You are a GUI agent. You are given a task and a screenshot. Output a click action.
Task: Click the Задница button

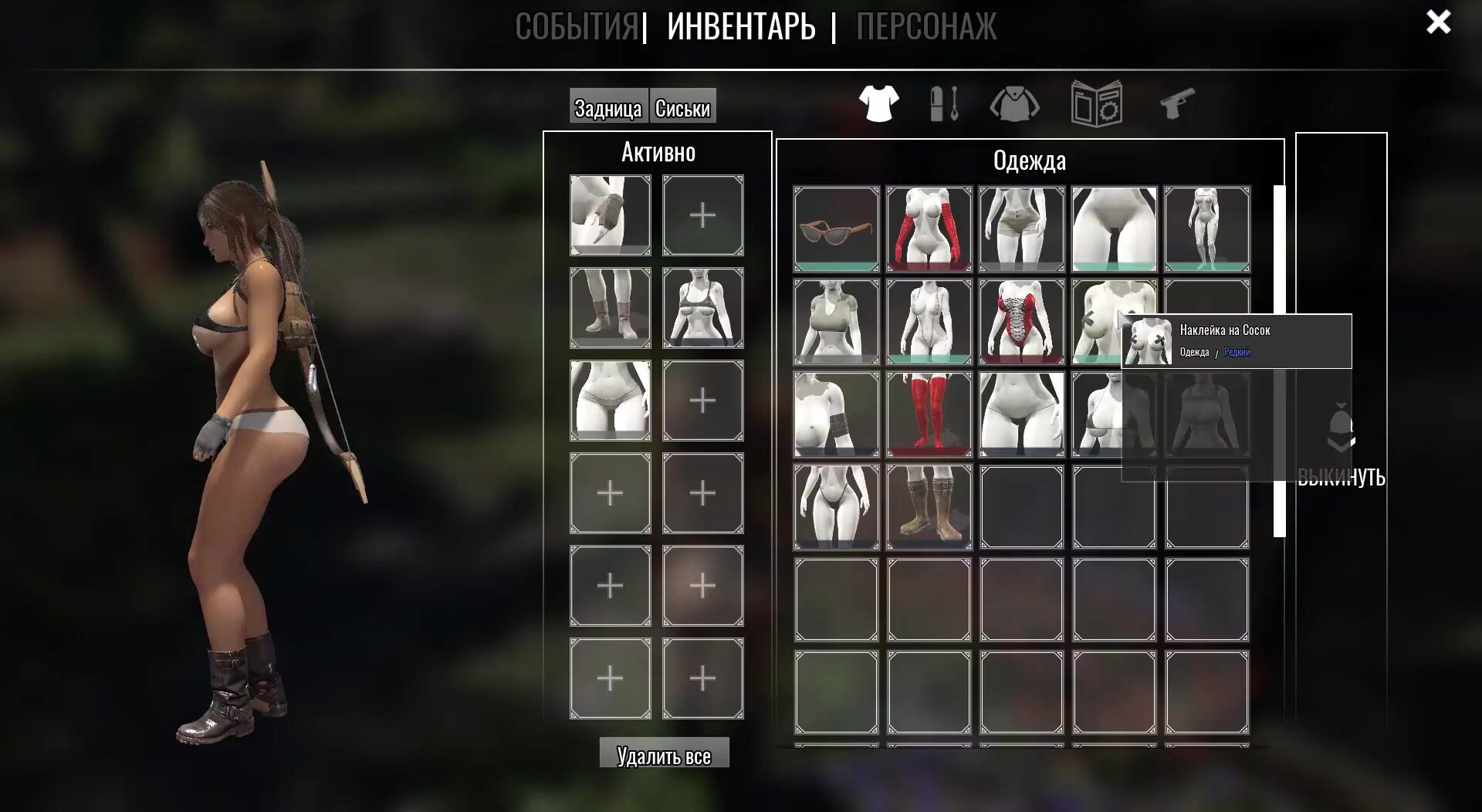pyautogui.click(x=608, y=107)
